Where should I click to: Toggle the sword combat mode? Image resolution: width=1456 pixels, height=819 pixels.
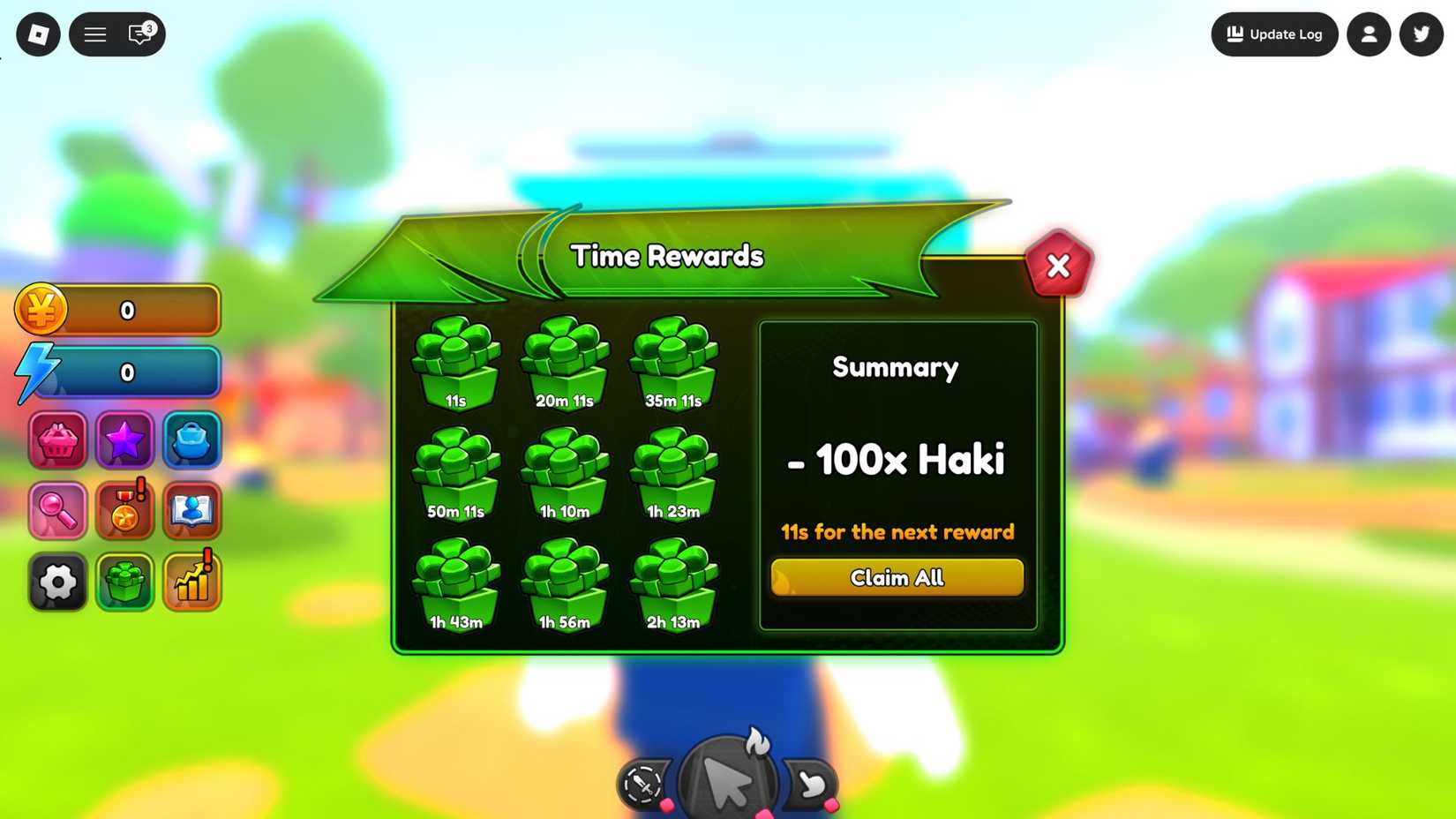tap(643, 784)
